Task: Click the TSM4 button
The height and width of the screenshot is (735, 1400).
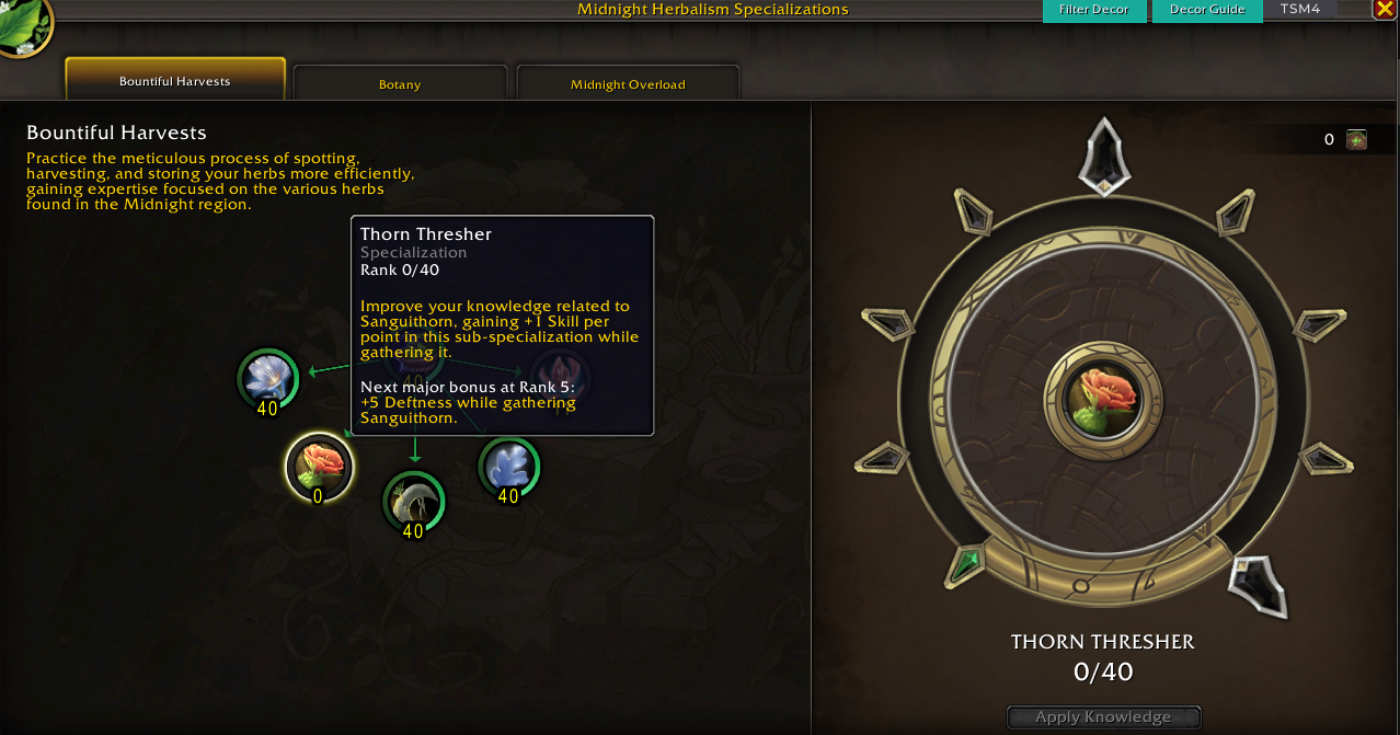Action: click(1300, 9)
